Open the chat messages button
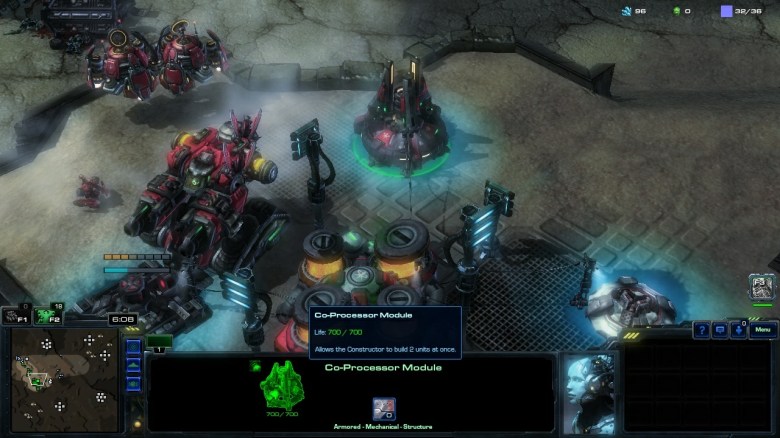780x438 pixels. [720, 329]
